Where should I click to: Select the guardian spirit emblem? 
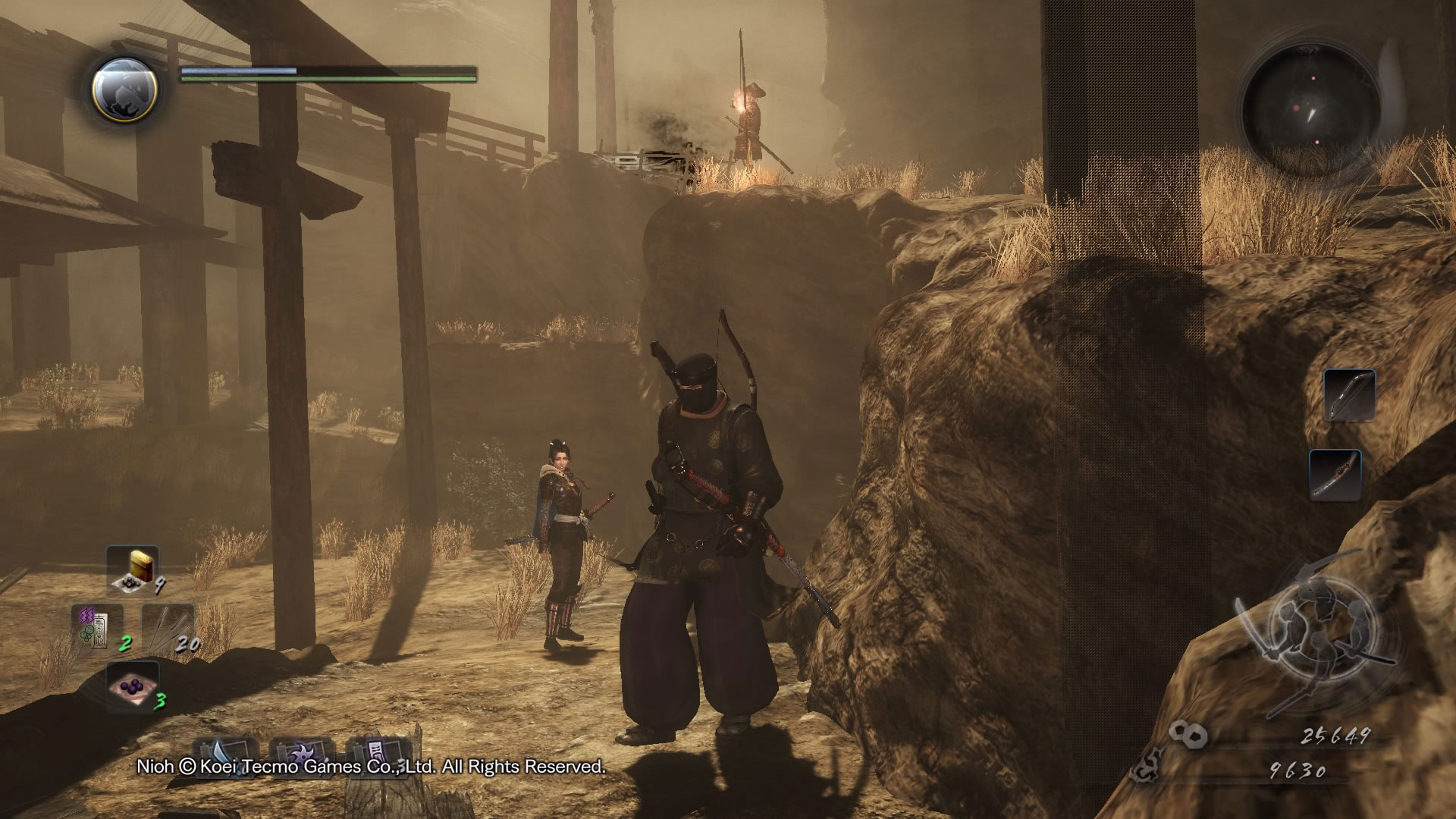tap(124, 90)
